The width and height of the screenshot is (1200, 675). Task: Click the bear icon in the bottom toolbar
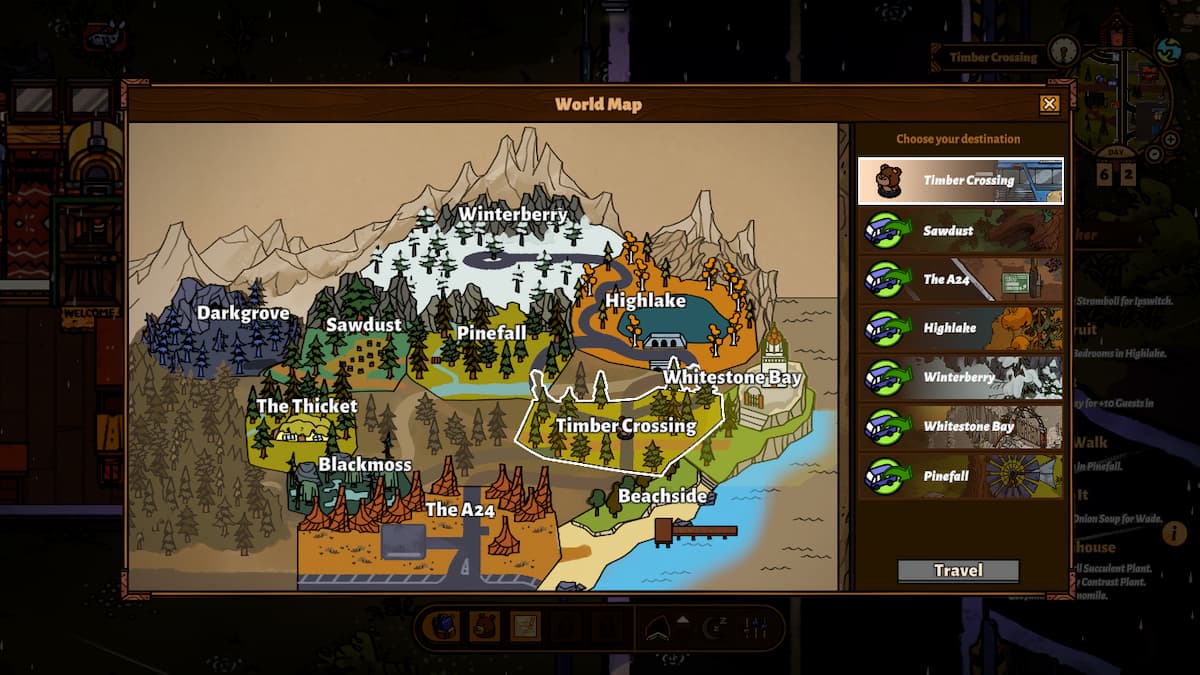click(484, 626)
